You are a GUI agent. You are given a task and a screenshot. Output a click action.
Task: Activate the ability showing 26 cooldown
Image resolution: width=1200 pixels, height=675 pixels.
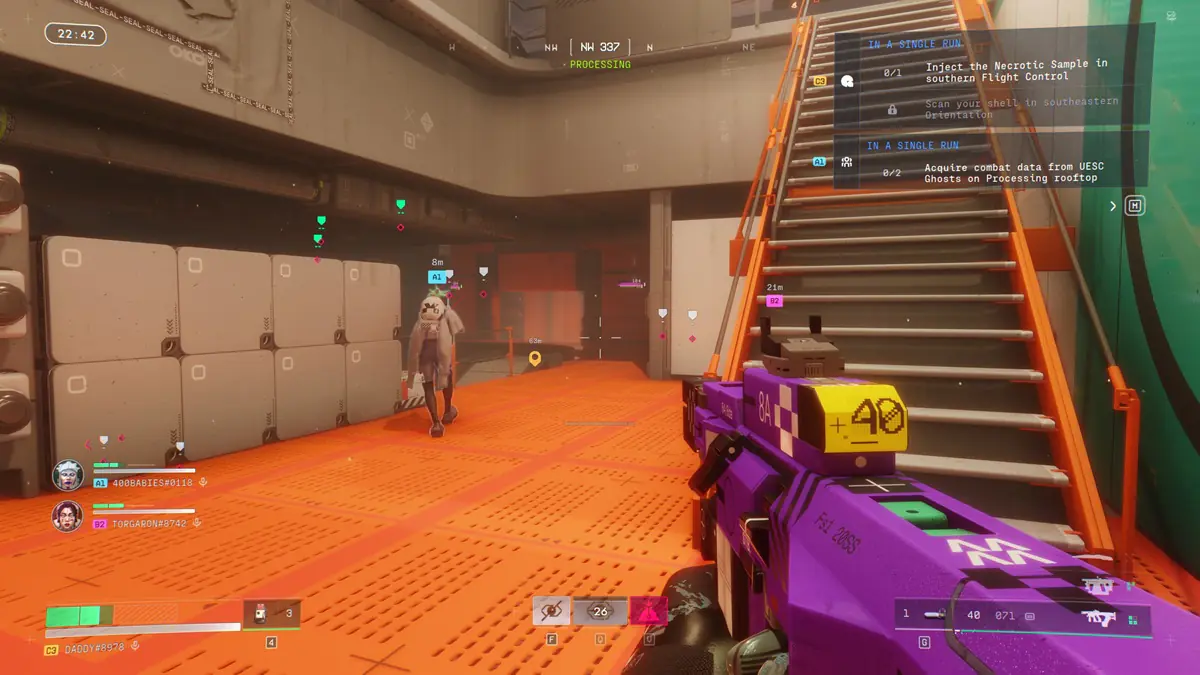point(600,611)
